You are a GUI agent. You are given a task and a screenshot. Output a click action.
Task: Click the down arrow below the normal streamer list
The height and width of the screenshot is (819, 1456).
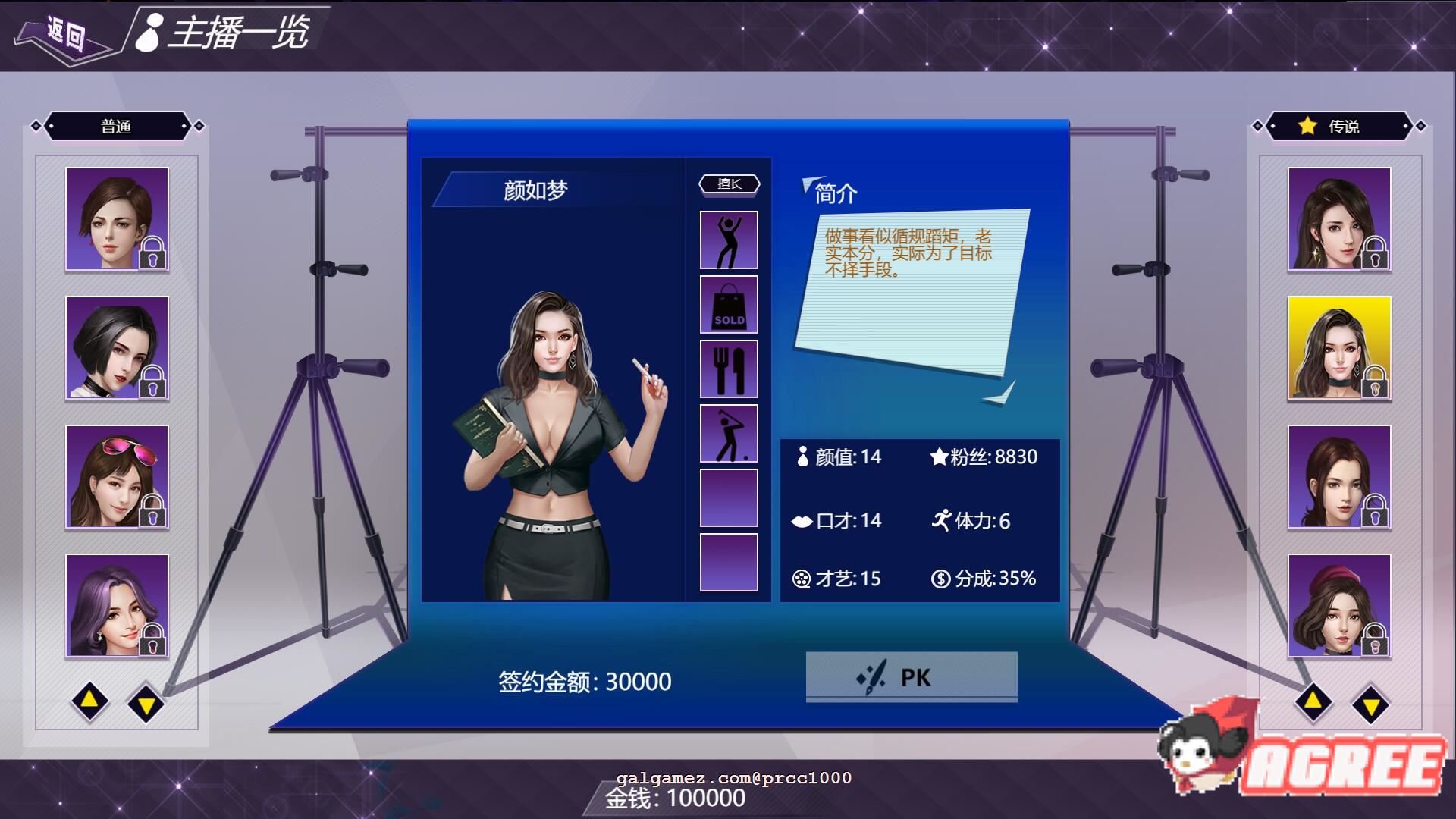pyautogui.click(x=146, y=703)
